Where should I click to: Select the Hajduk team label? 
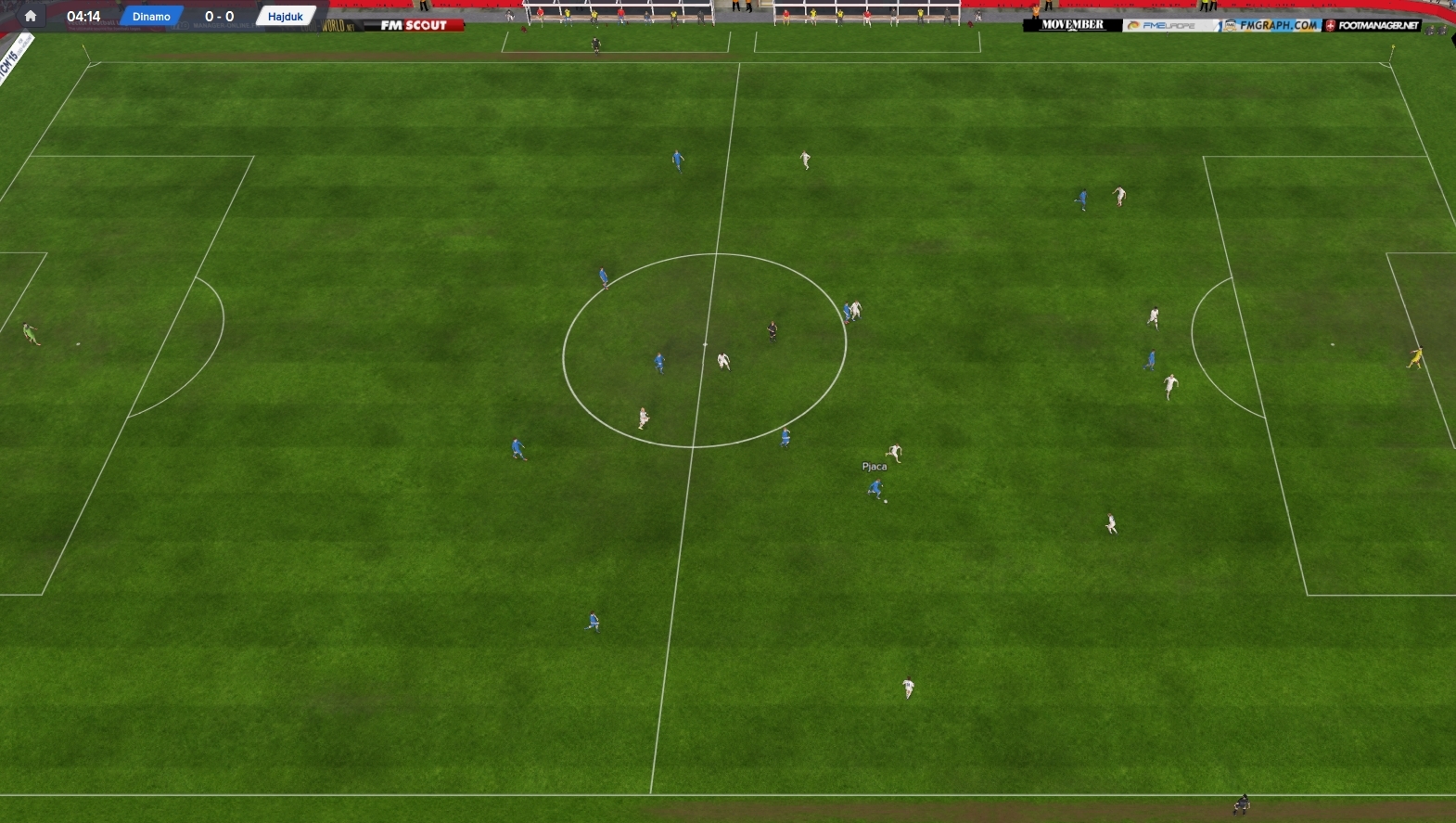286,17
